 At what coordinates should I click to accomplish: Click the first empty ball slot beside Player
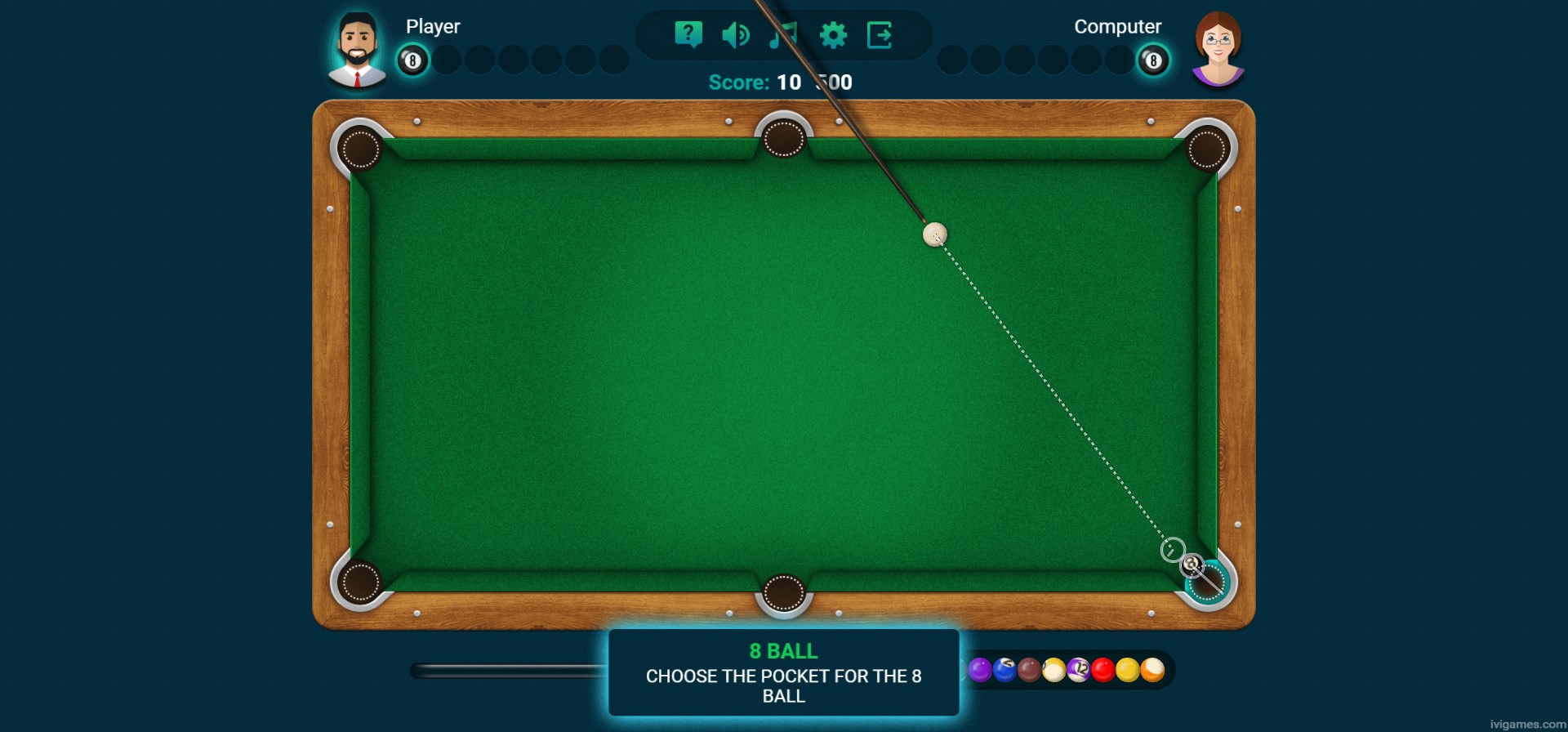[x=445, y=60]
